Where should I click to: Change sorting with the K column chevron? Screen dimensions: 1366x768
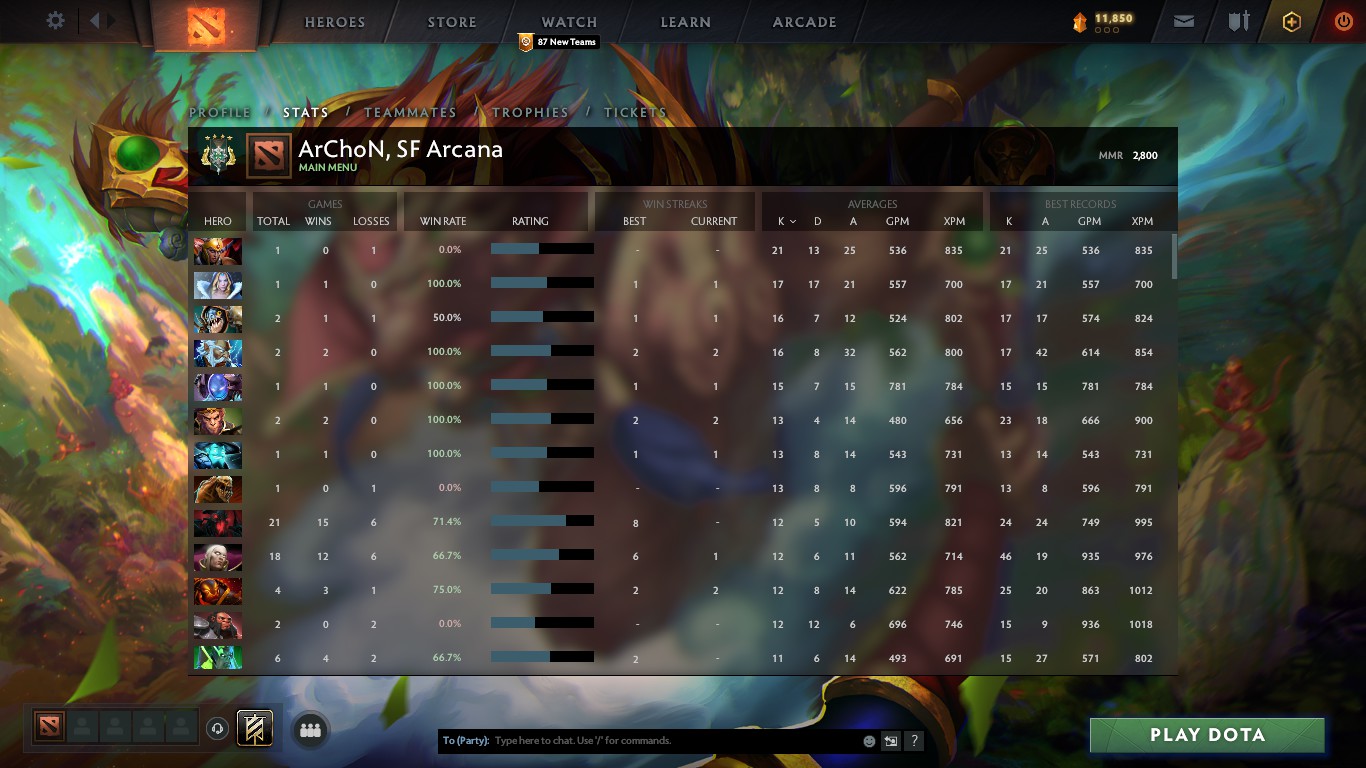click(791, 222)
